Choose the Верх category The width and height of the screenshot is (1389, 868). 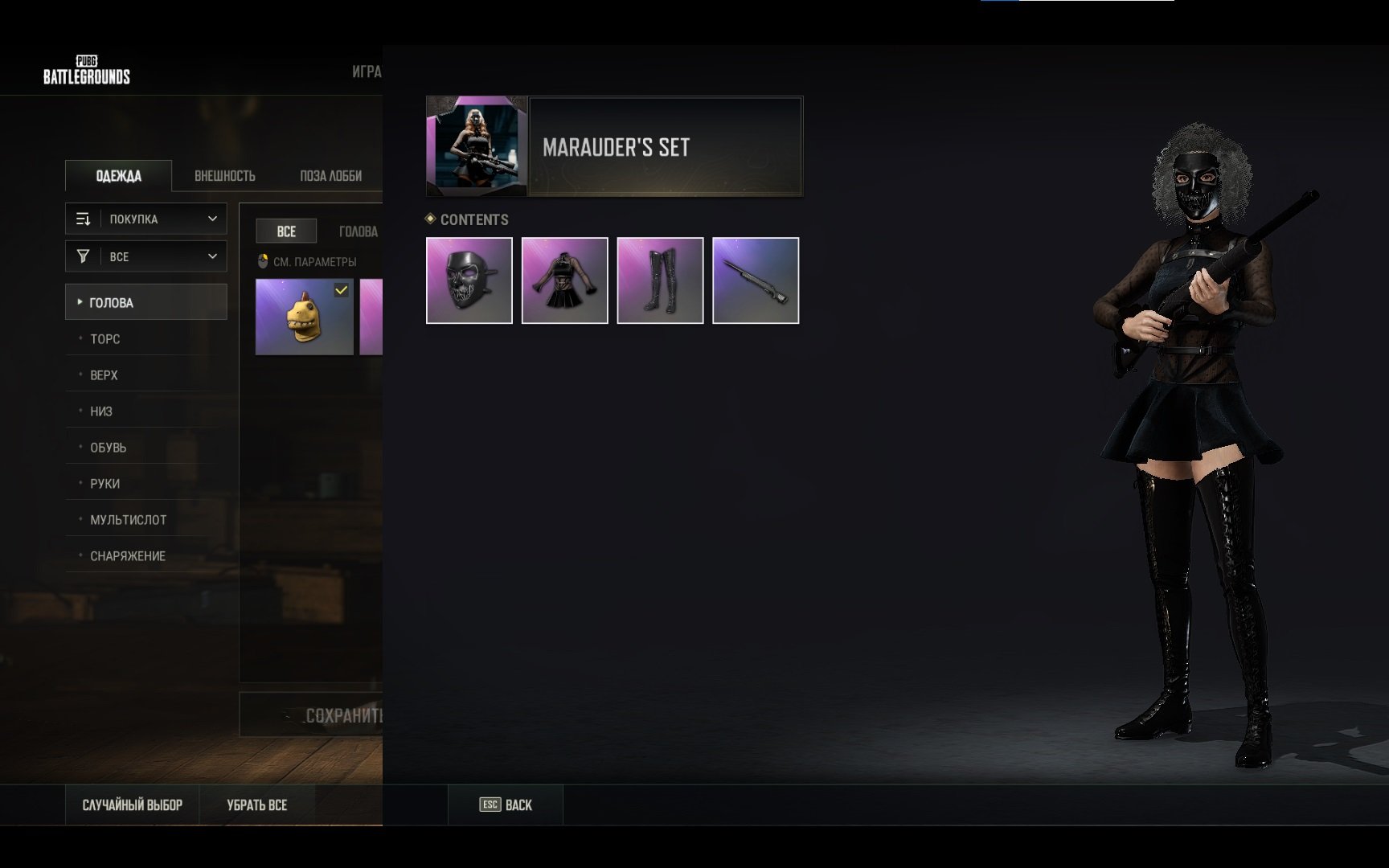click(x=104, y=375)
